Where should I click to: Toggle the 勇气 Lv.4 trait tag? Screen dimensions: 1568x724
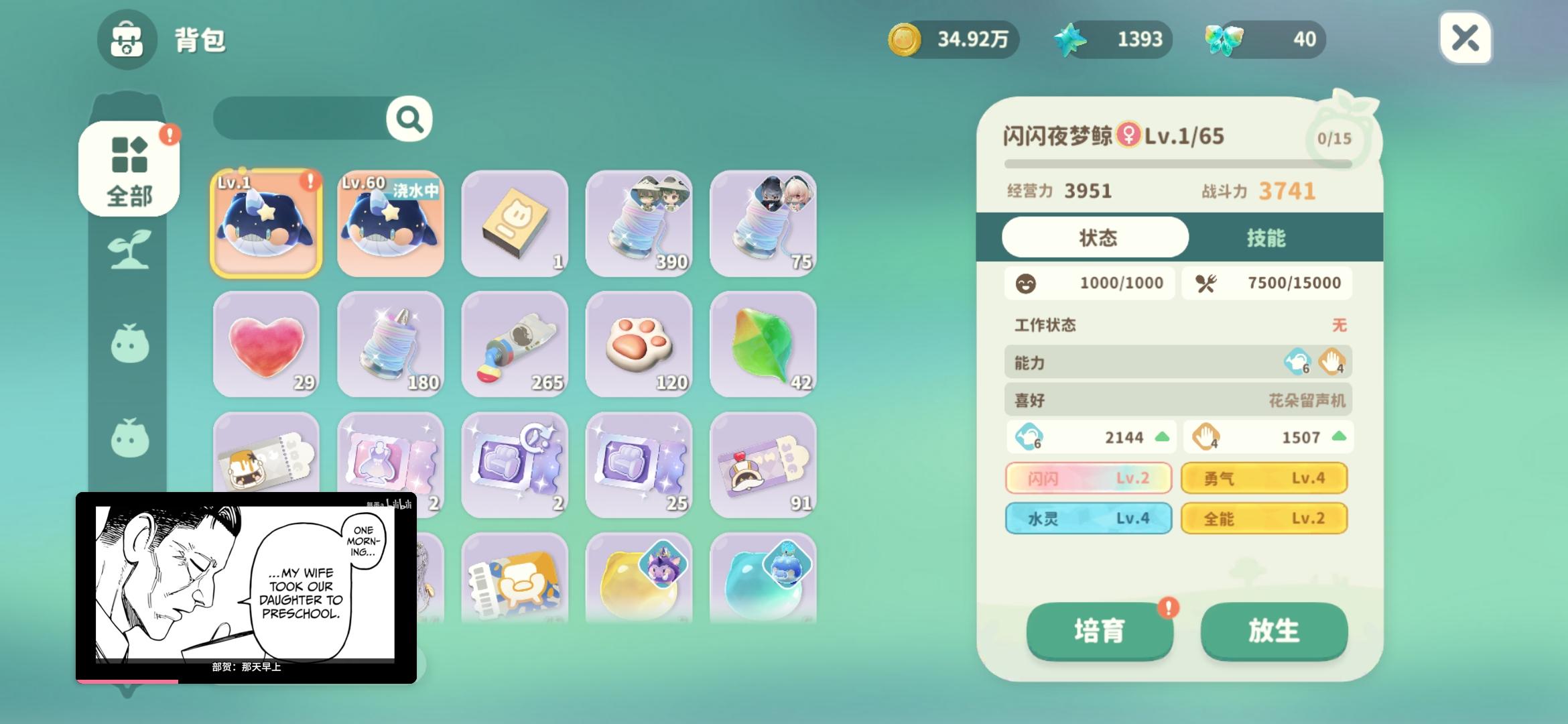(x=1265, y=478)
